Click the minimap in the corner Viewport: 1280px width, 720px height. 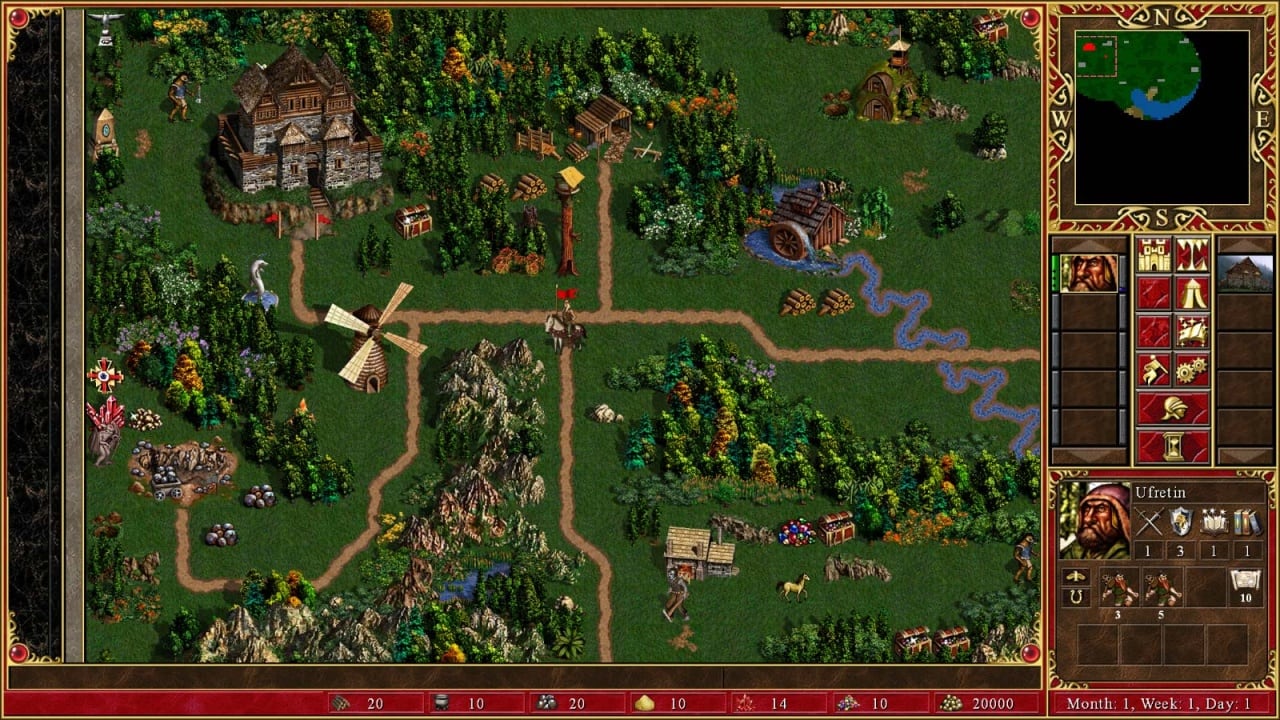(1161, 117)
